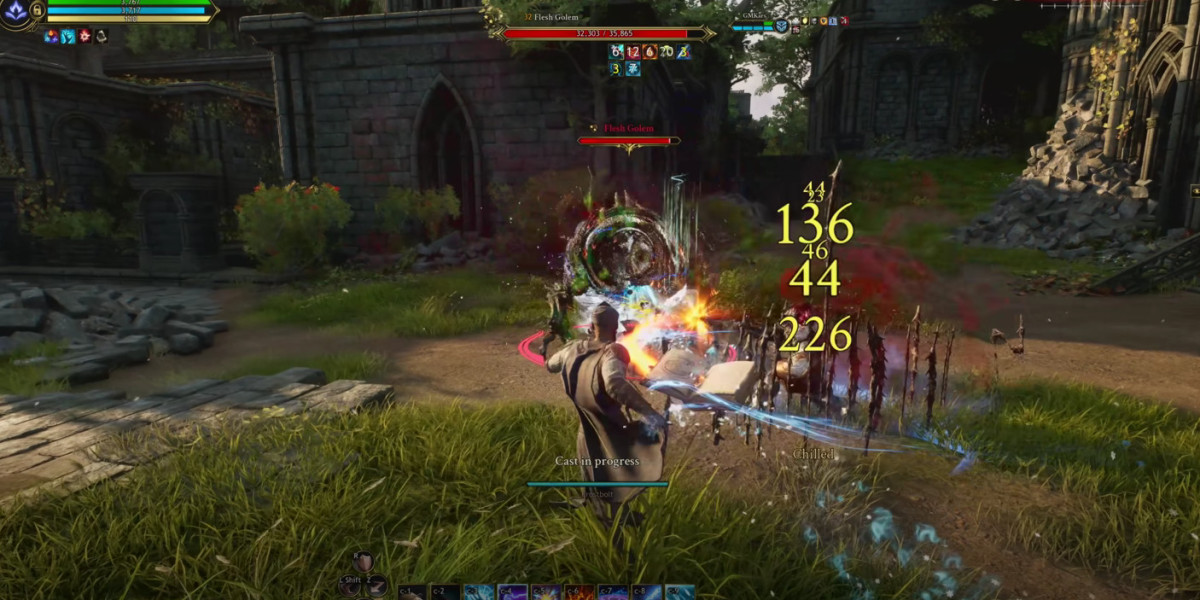Activate the ice ability on hotbar slot C-3
The image size is (1200, 600).
(478, 593)
